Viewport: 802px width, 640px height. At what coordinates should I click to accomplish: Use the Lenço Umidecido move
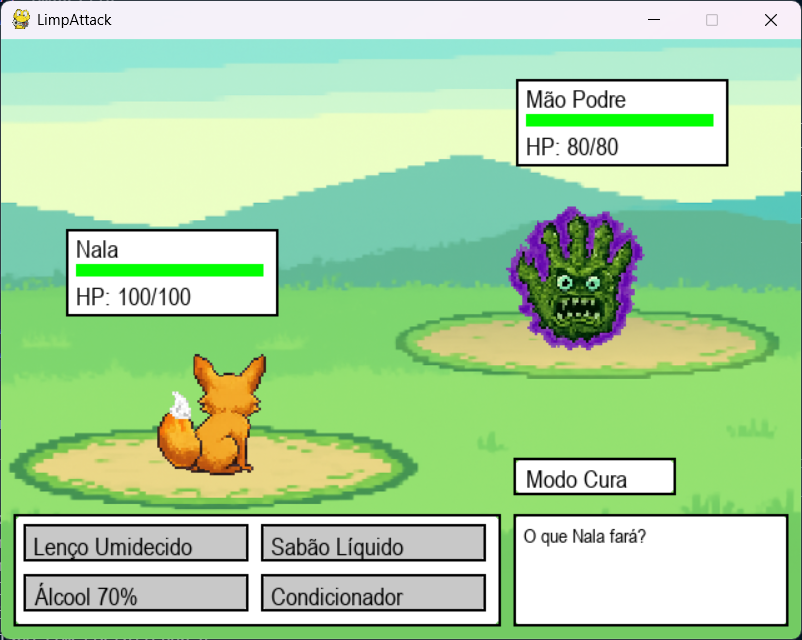[x=136, y=543]
